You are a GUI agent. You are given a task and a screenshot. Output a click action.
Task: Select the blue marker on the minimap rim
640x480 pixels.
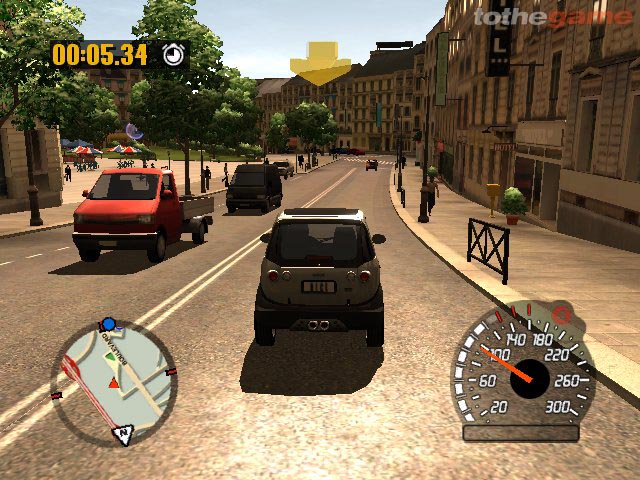click(108, 324)
